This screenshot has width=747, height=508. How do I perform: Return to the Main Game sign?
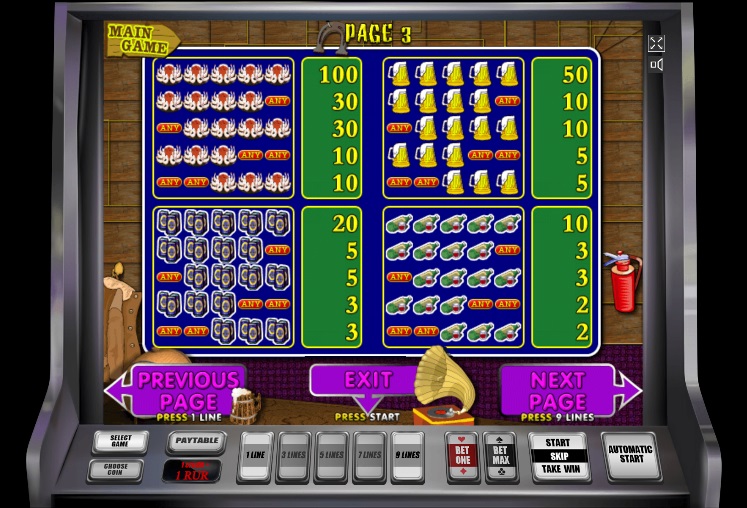click(141, 39)
